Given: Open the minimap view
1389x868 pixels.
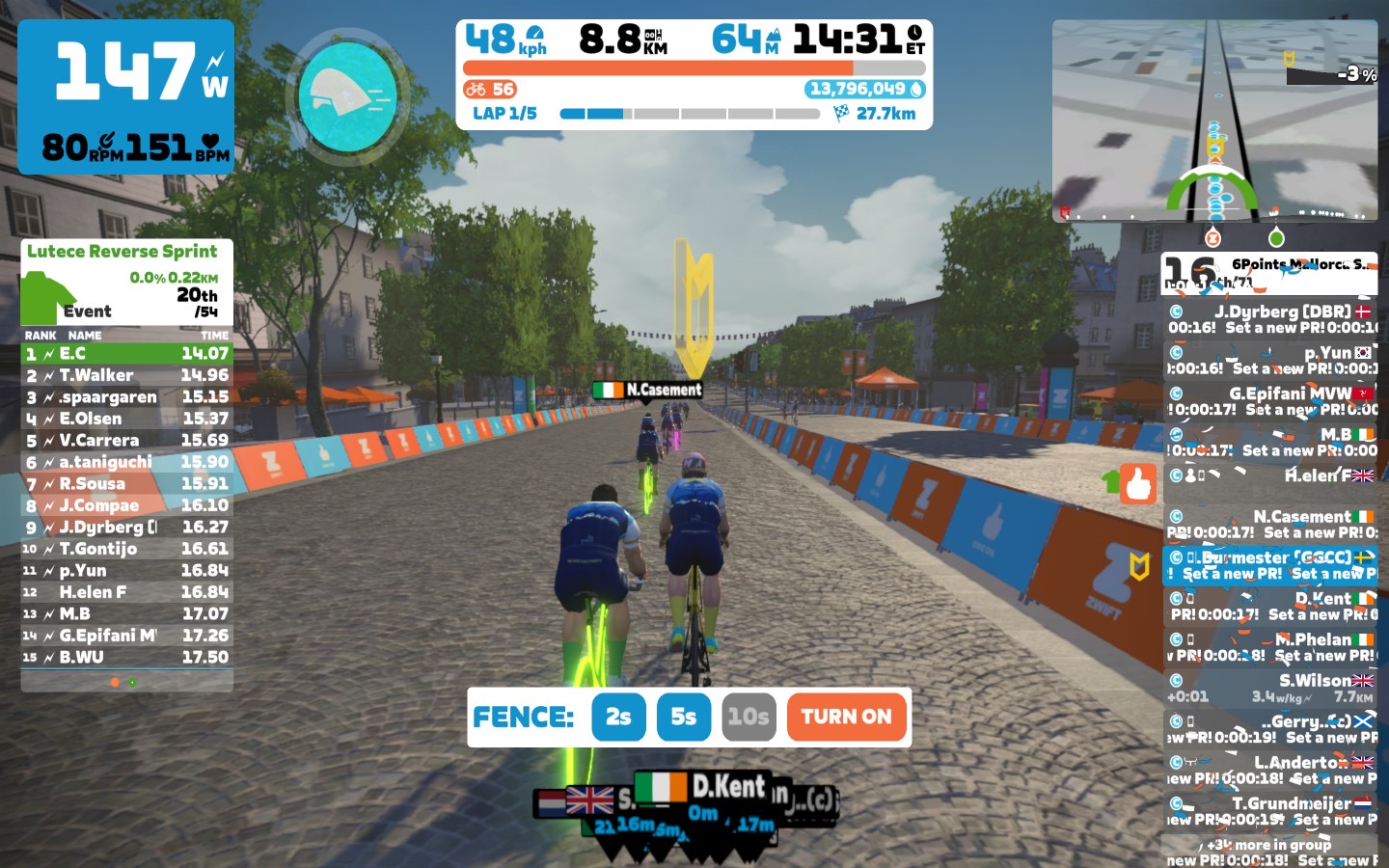Looking at the screenshot, I should point(1214,121).
